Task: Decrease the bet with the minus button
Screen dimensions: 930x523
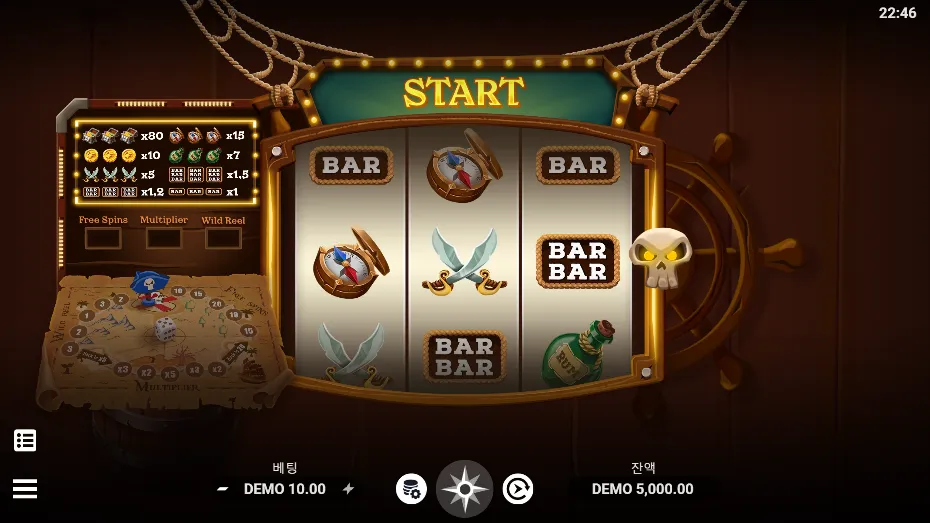Action: (223, 489)
